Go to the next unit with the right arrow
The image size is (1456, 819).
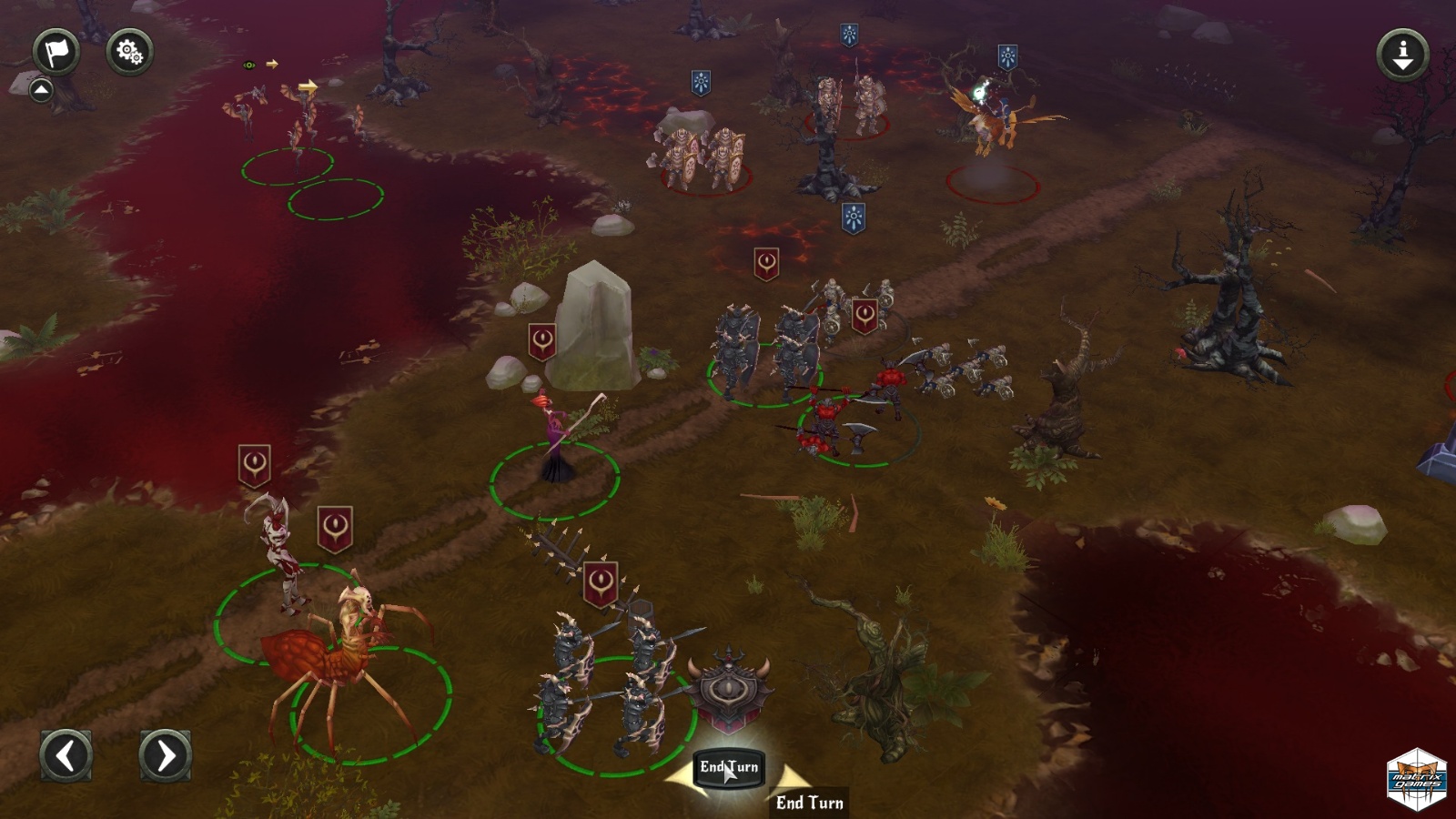pos(165,754)
